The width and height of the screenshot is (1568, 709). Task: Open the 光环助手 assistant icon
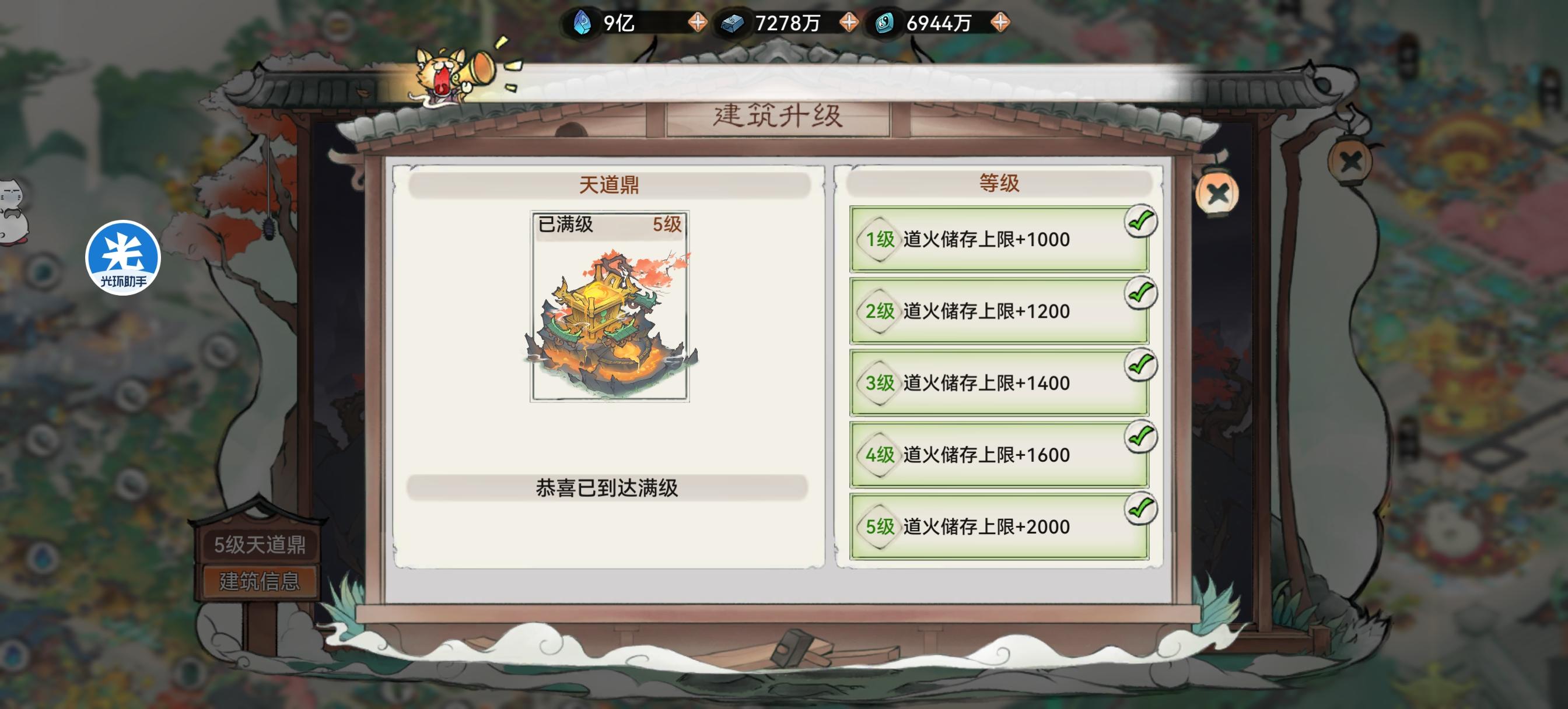pyautogui.click(x=124, y=258)
